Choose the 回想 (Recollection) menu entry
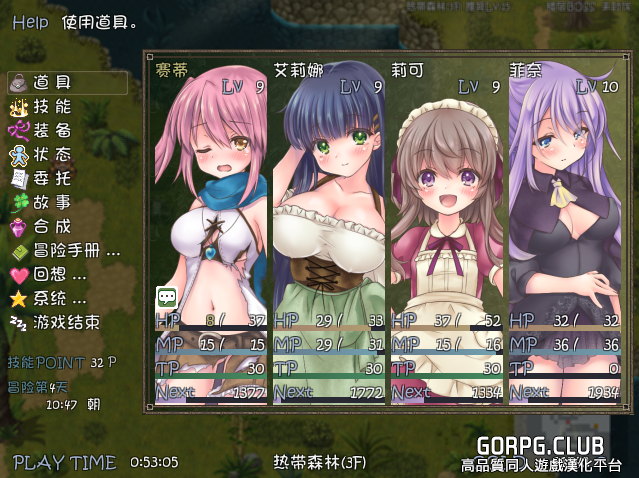Screen dimensions: 639x478 [x=60, y=274]
